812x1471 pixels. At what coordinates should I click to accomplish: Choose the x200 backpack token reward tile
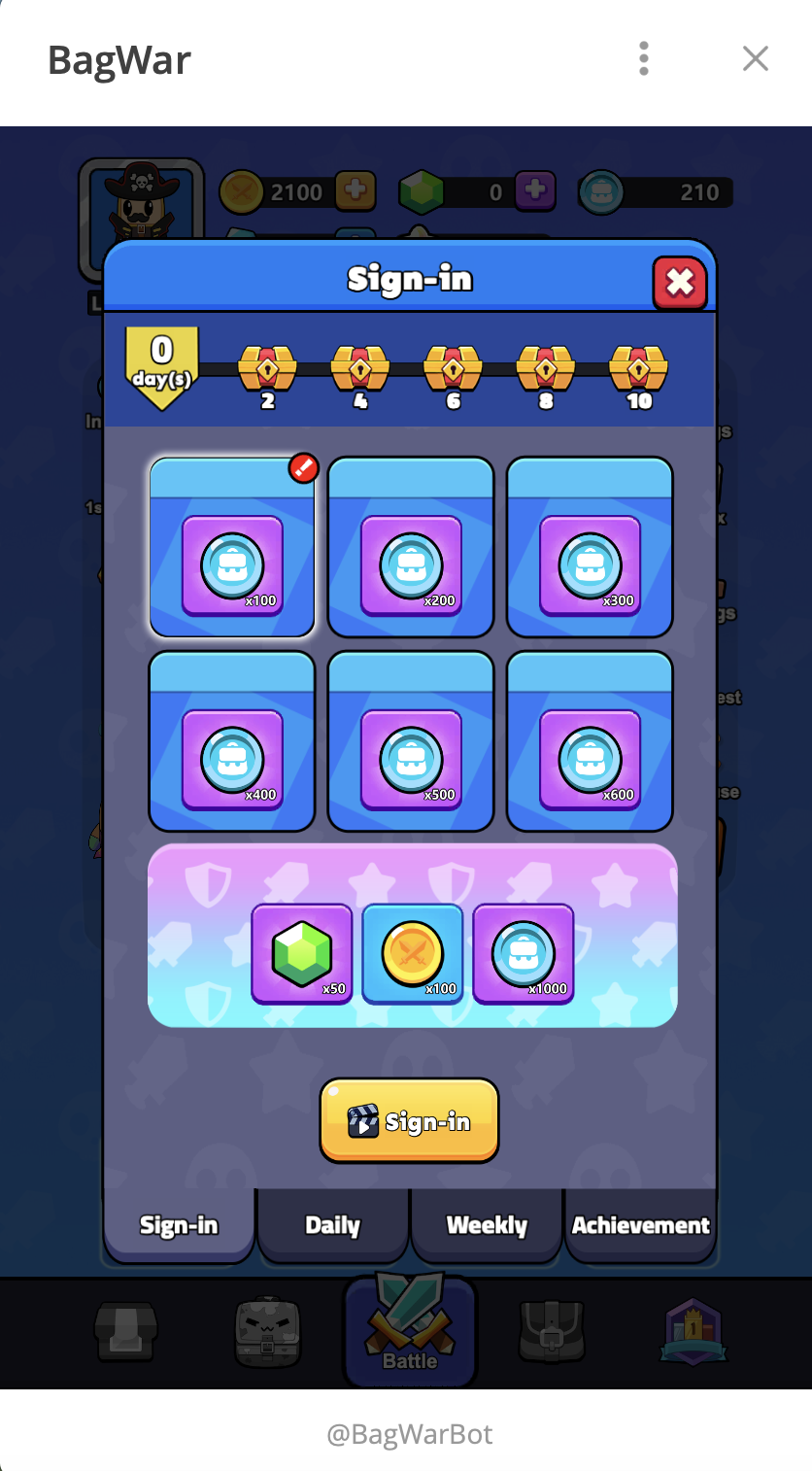(x=411, y=547)
